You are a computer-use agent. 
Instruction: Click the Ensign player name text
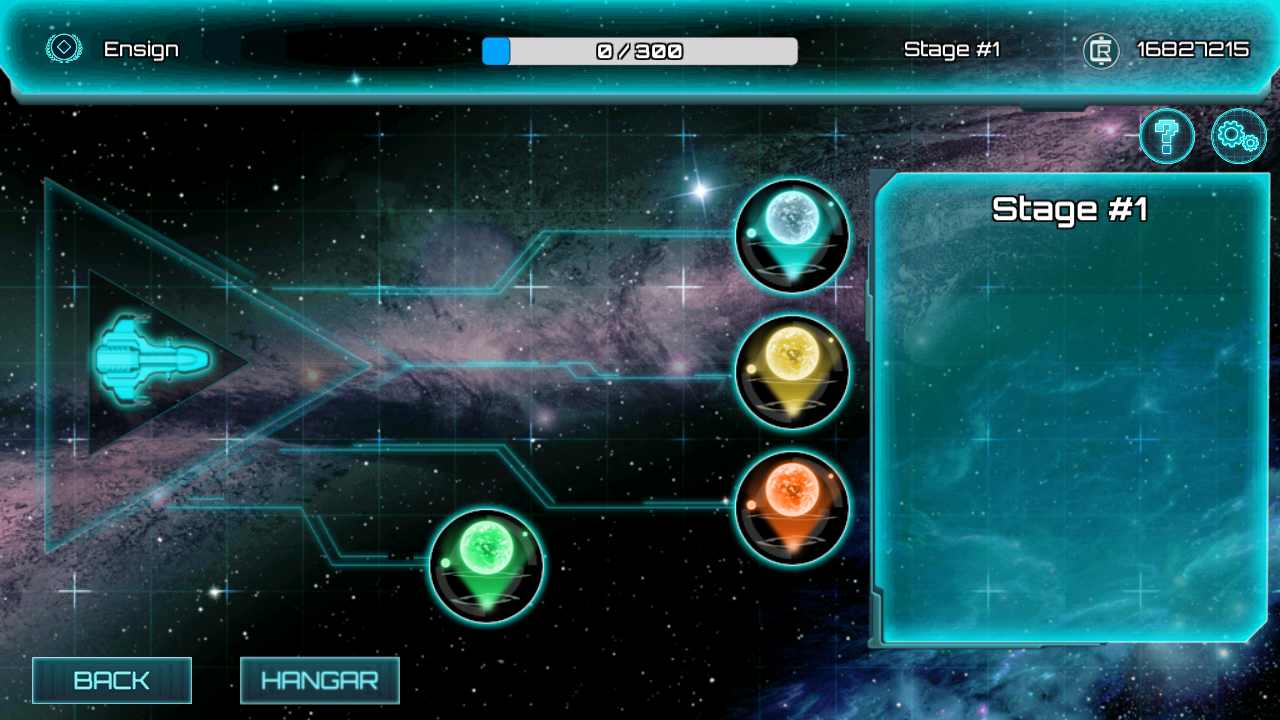point(141,49)
